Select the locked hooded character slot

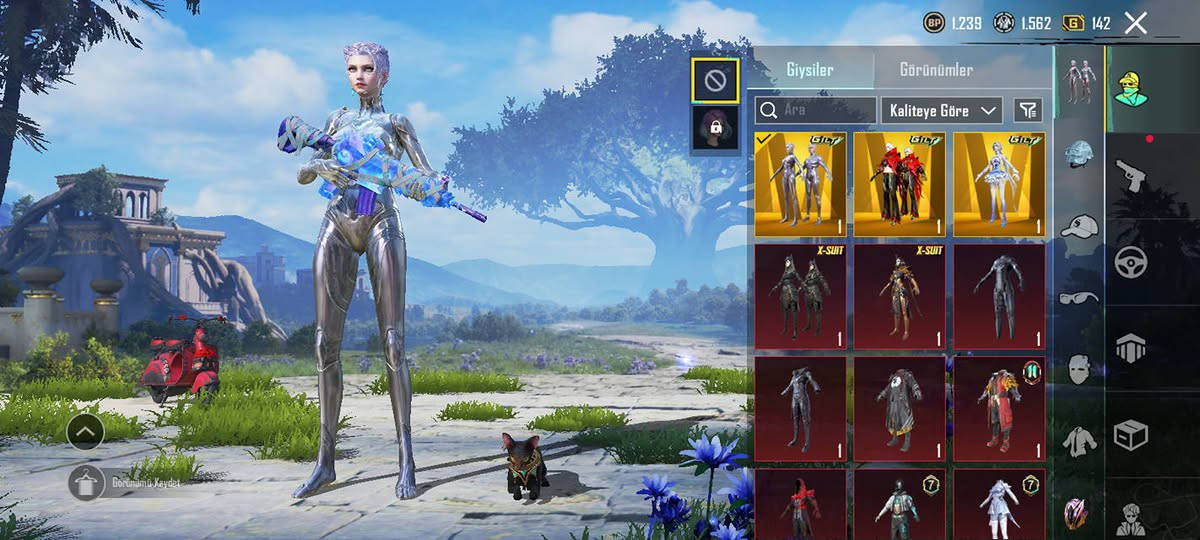(x=715, y=129)
